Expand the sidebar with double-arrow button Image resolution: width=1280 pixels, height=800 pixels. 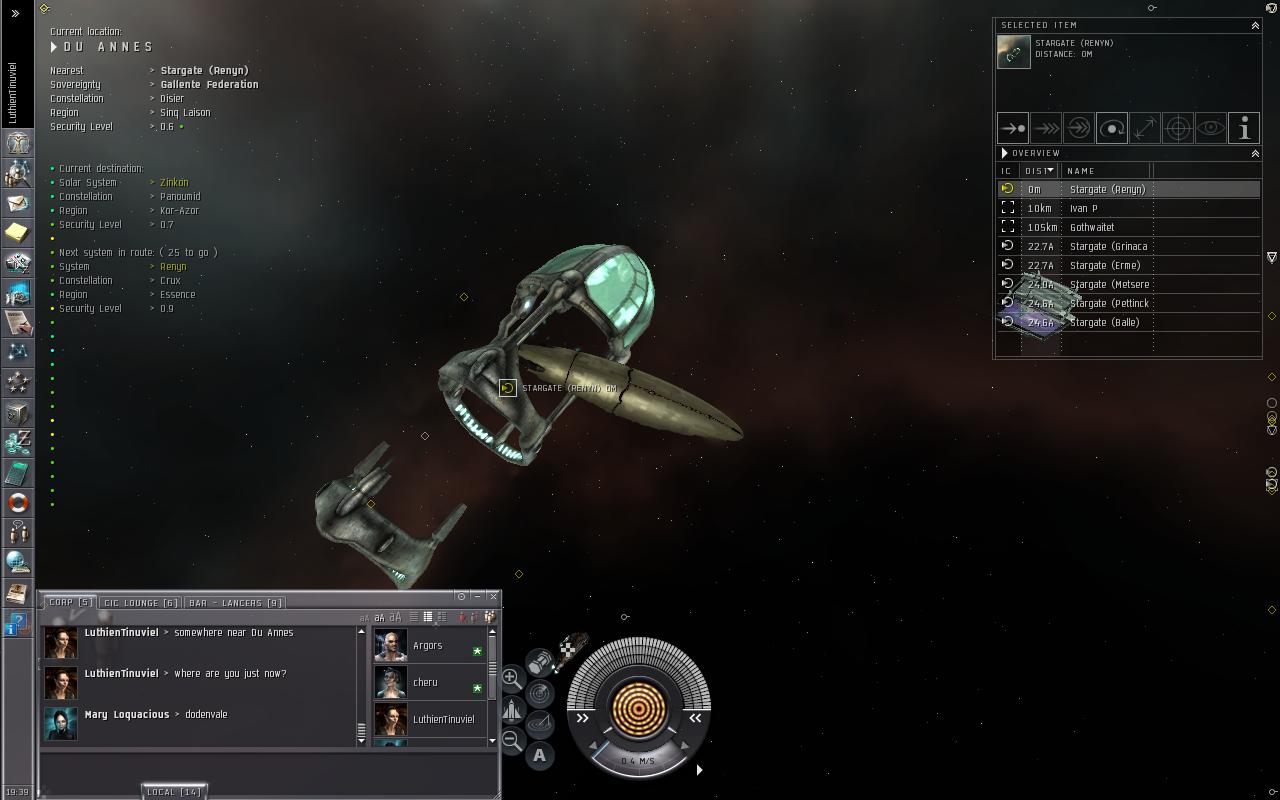click(x=15, y=14)
